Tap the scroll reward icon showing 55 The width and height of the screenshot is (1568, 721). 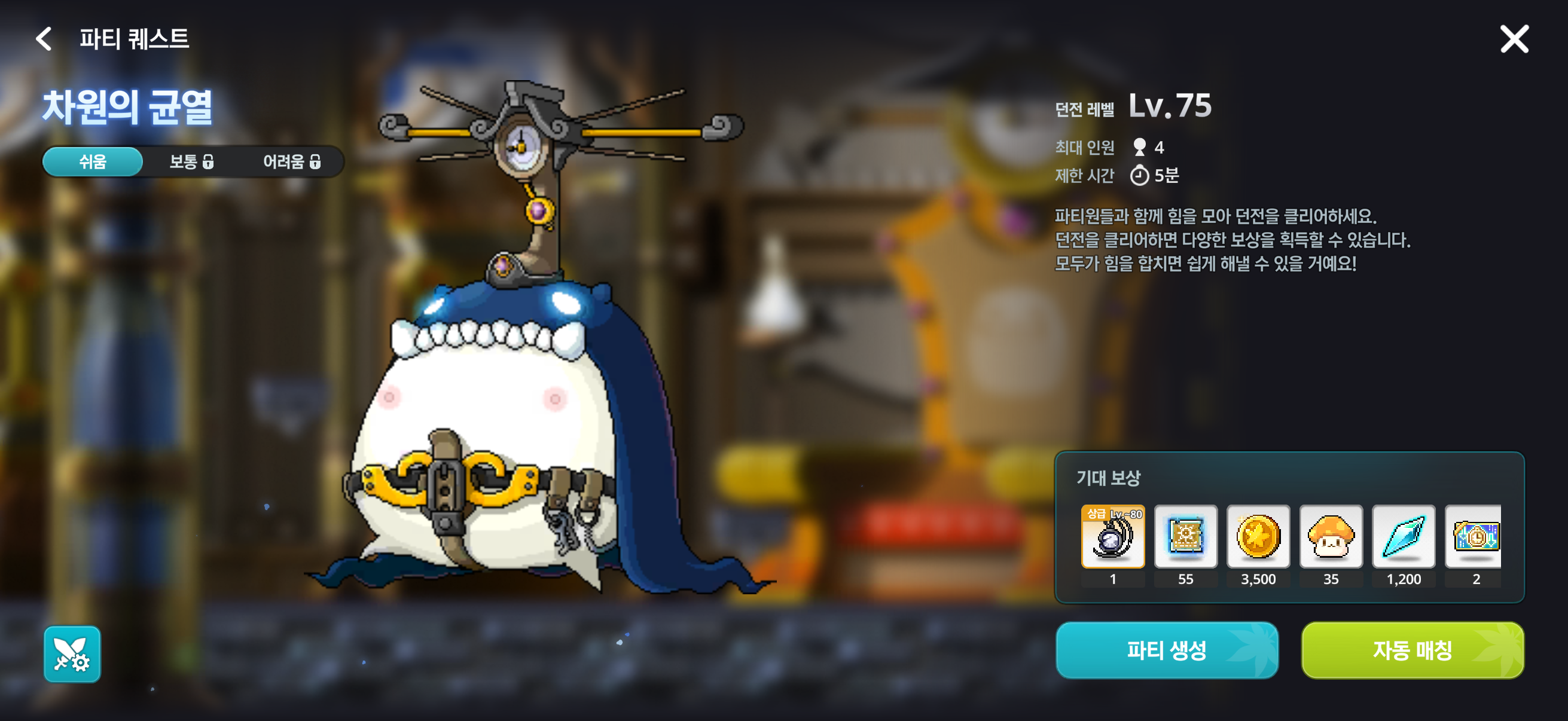pyautogui.click(x=1185, y=537)
